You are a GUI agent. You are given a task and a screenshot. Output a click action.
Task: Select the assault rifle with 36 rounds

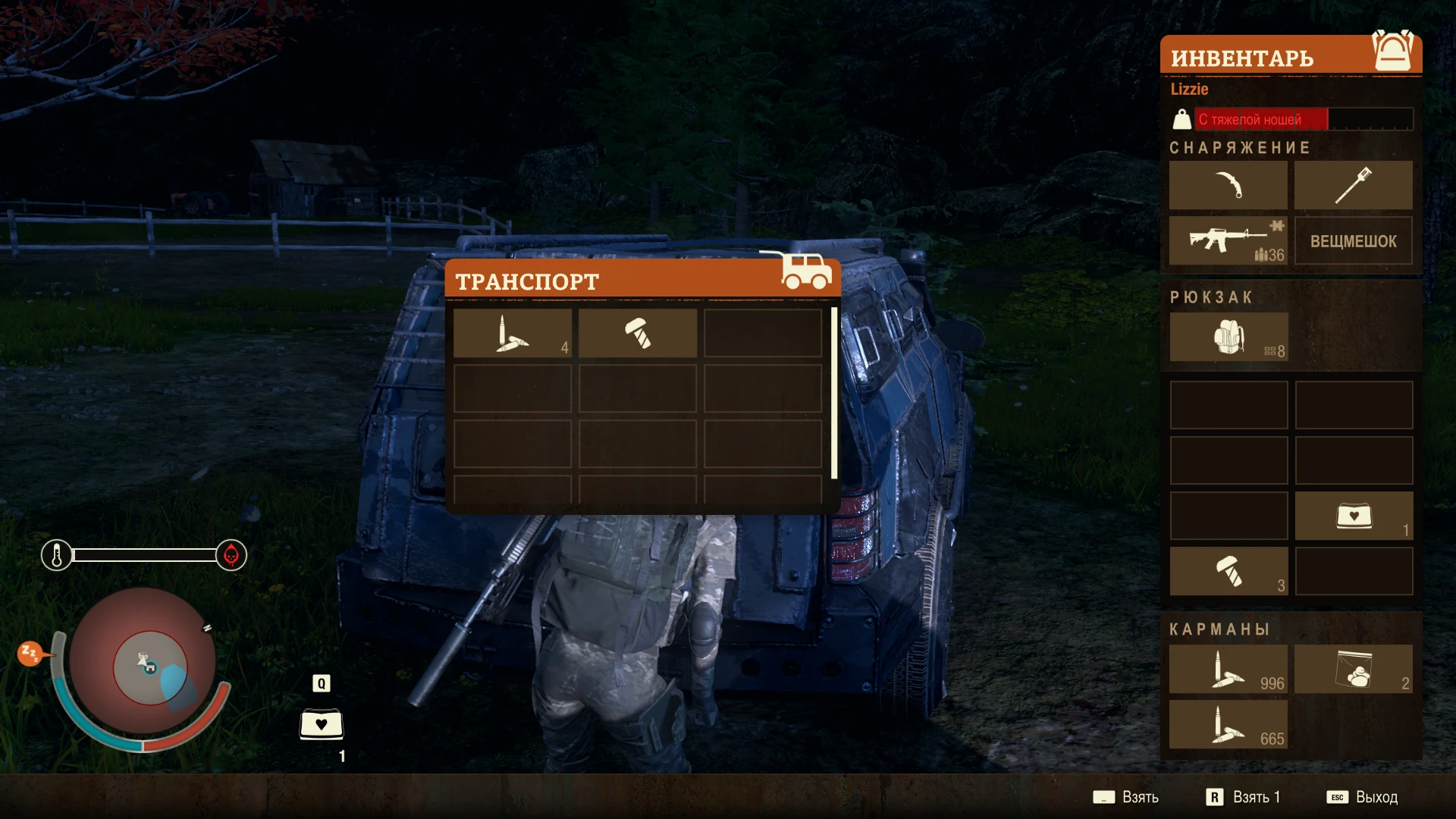point(1228,240)
